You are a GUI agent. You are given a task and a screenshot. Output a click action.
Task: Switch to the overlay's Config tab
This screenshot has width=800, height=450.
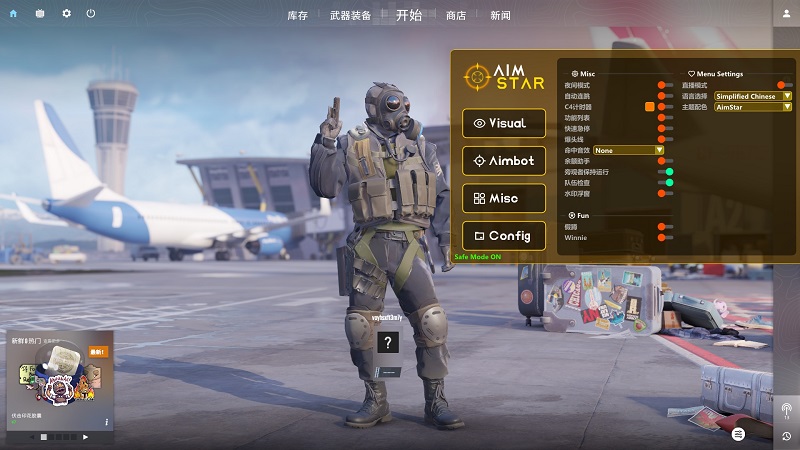(504, 236)
